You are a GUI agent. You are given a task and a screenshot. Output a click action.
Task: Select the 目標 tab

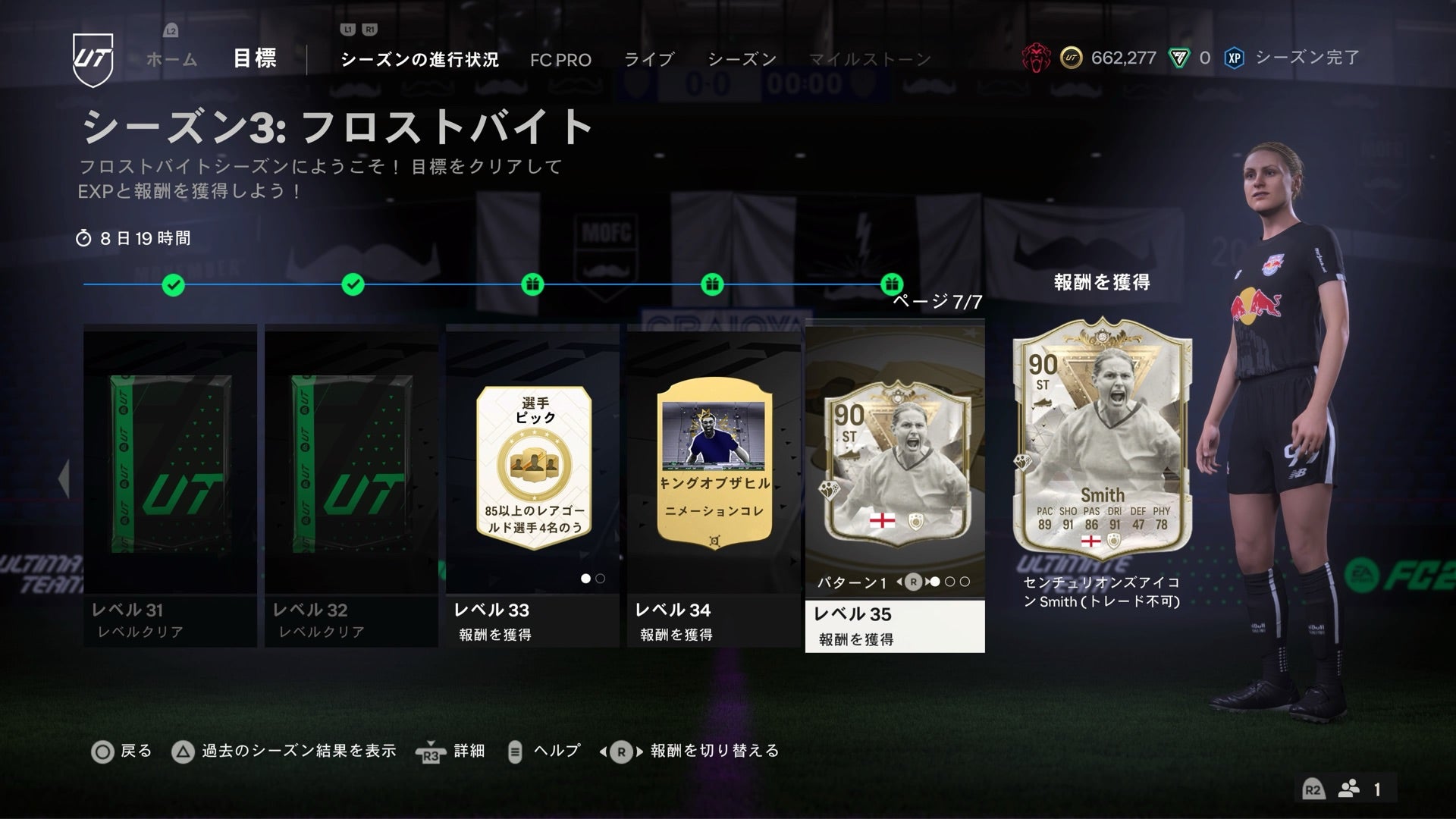tap(255, 58)
